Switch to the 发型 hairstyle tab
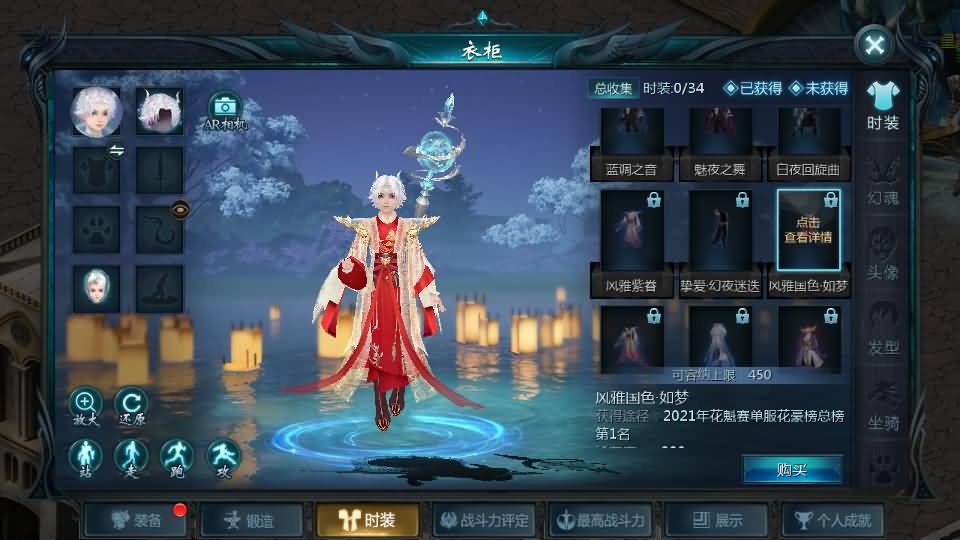 coord(883,330)
